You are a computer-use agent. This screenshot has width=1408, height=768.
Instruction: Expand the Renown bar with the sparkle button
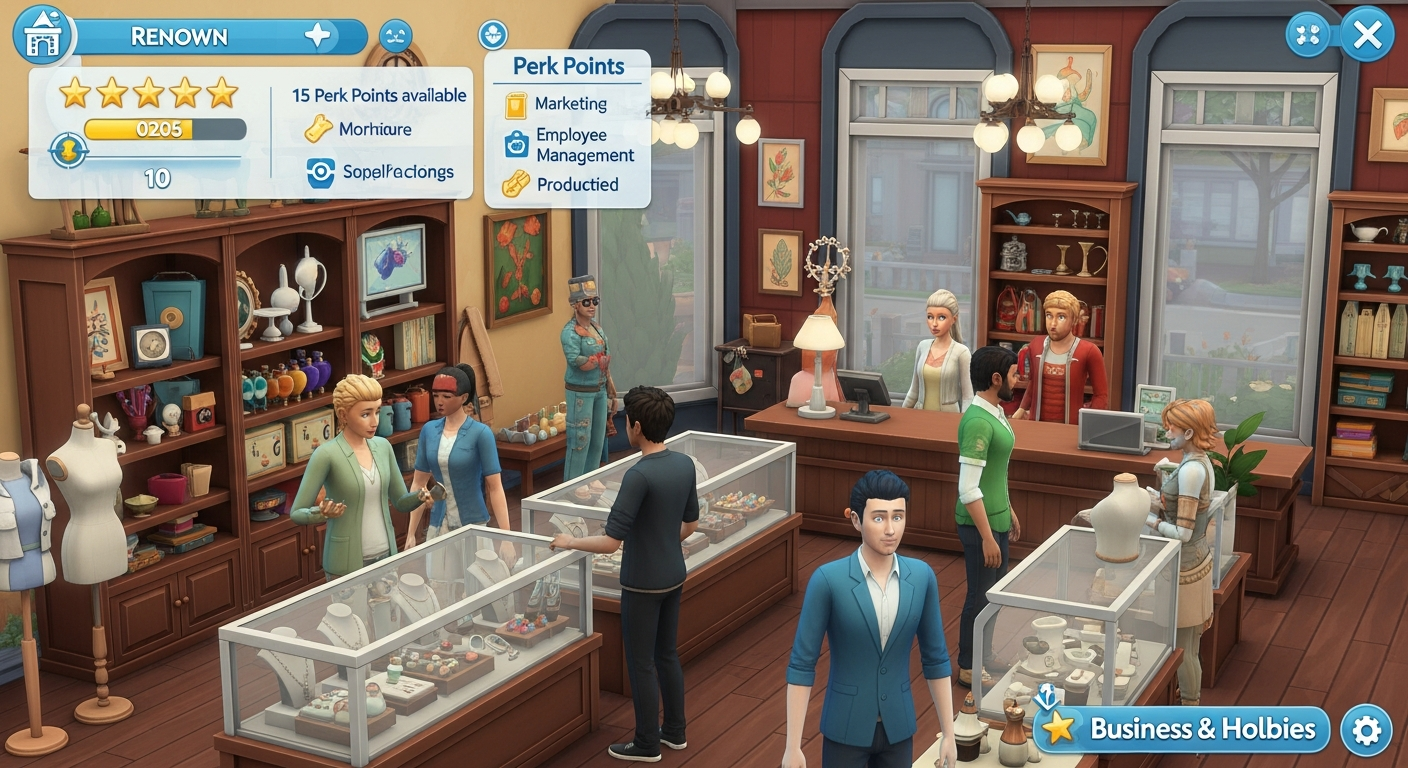319,36
